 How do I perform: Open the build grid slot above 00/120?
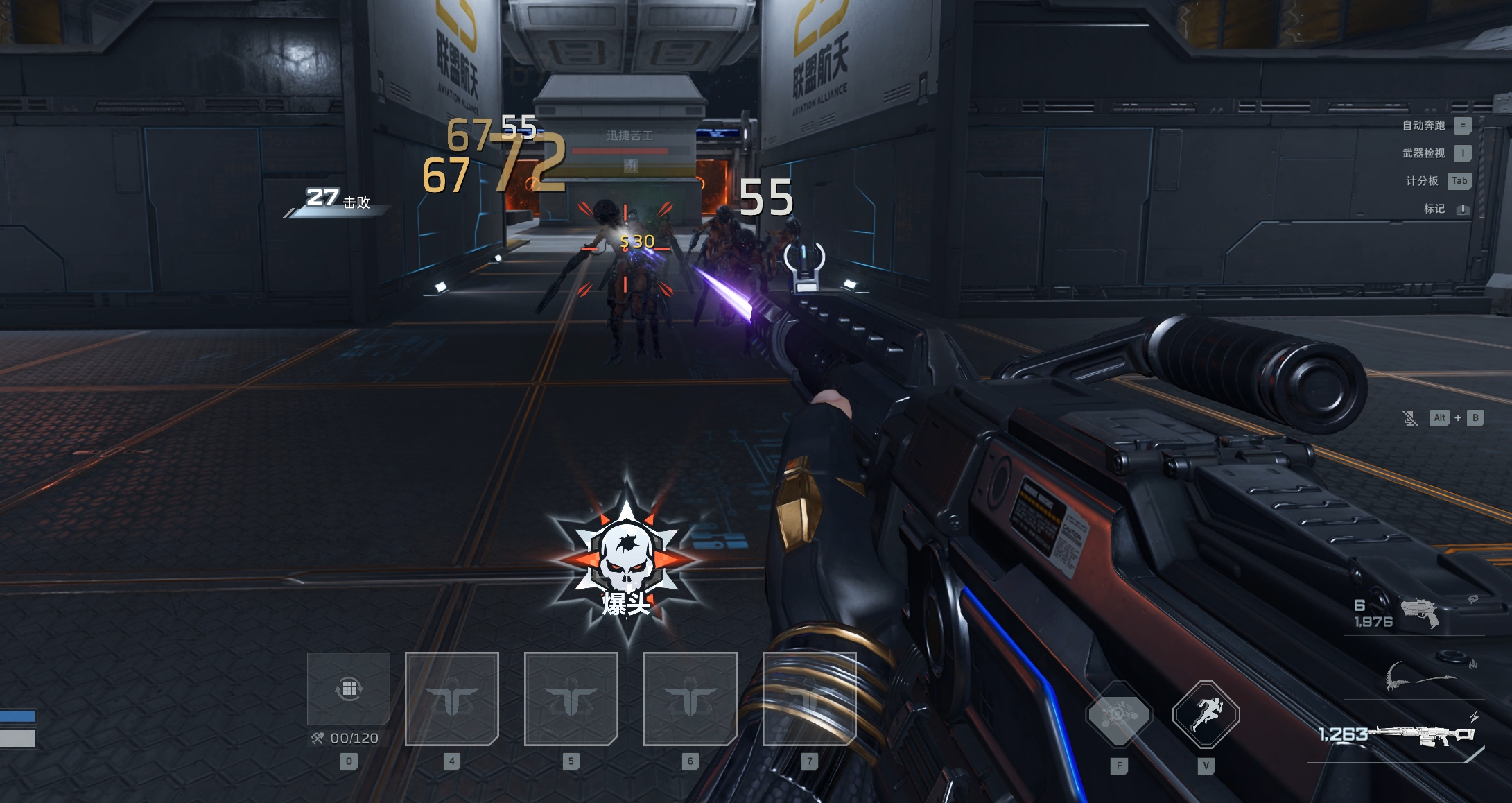point(349,689)
